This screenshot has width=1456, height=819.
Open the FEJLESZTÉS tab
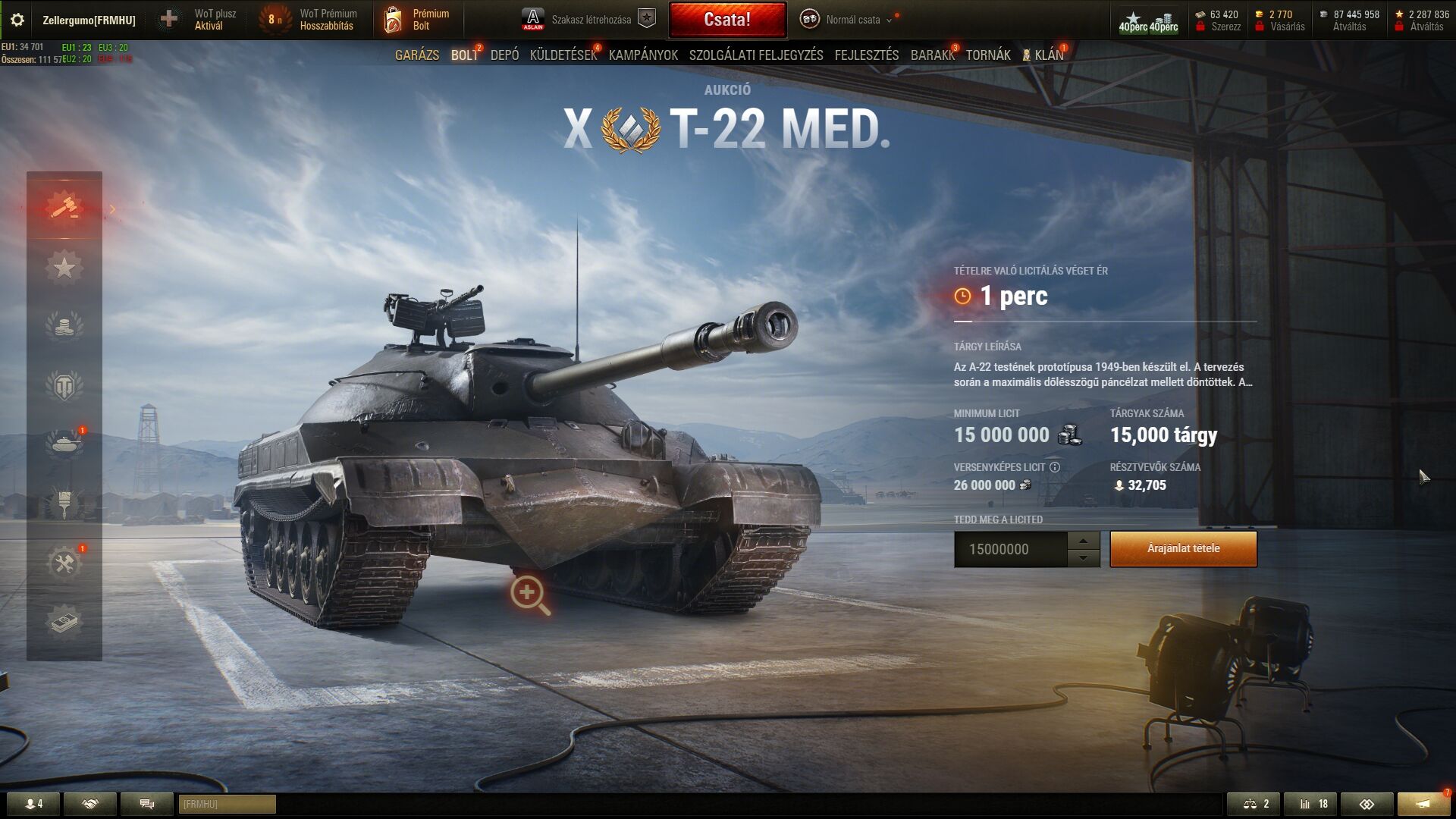point(867,55)
